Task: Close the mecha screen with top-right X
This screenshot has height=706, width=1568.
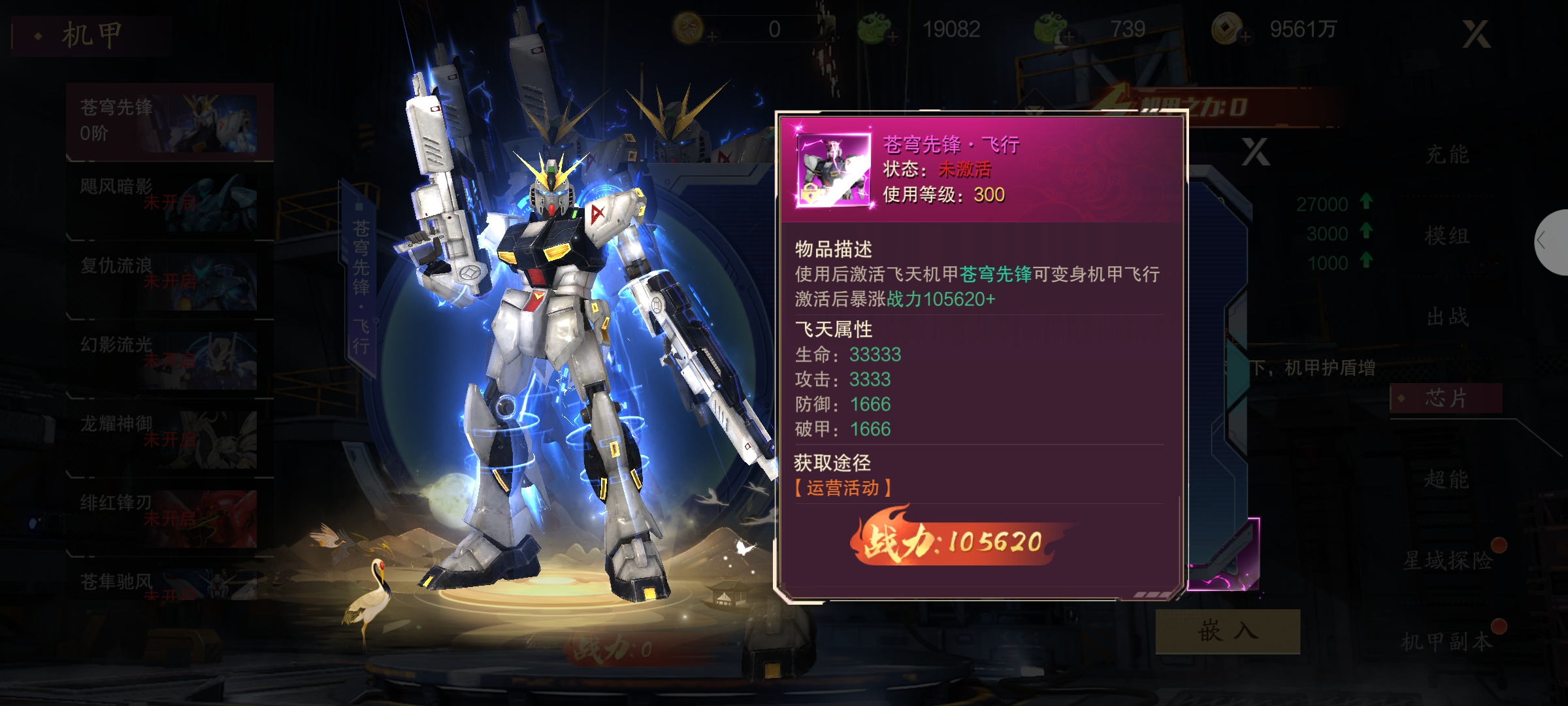Action: pos(1476,34)
